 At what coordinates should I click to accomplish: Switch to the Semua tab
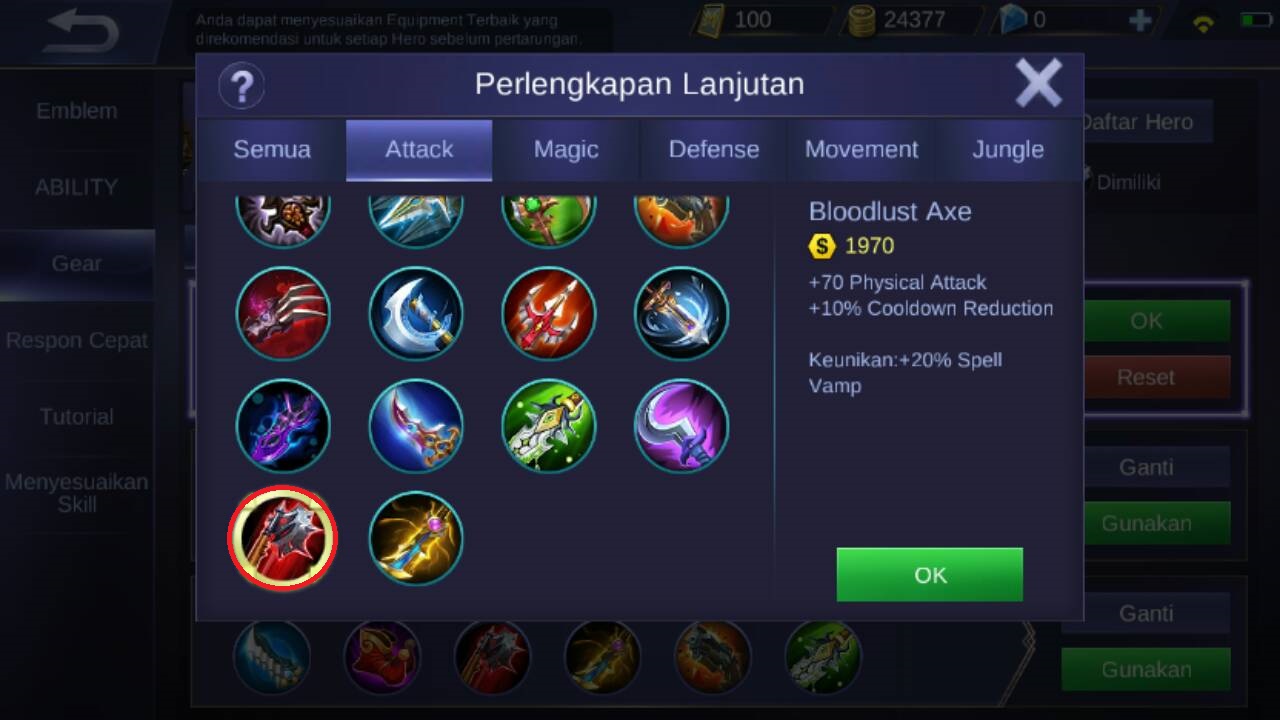[272, 150]
